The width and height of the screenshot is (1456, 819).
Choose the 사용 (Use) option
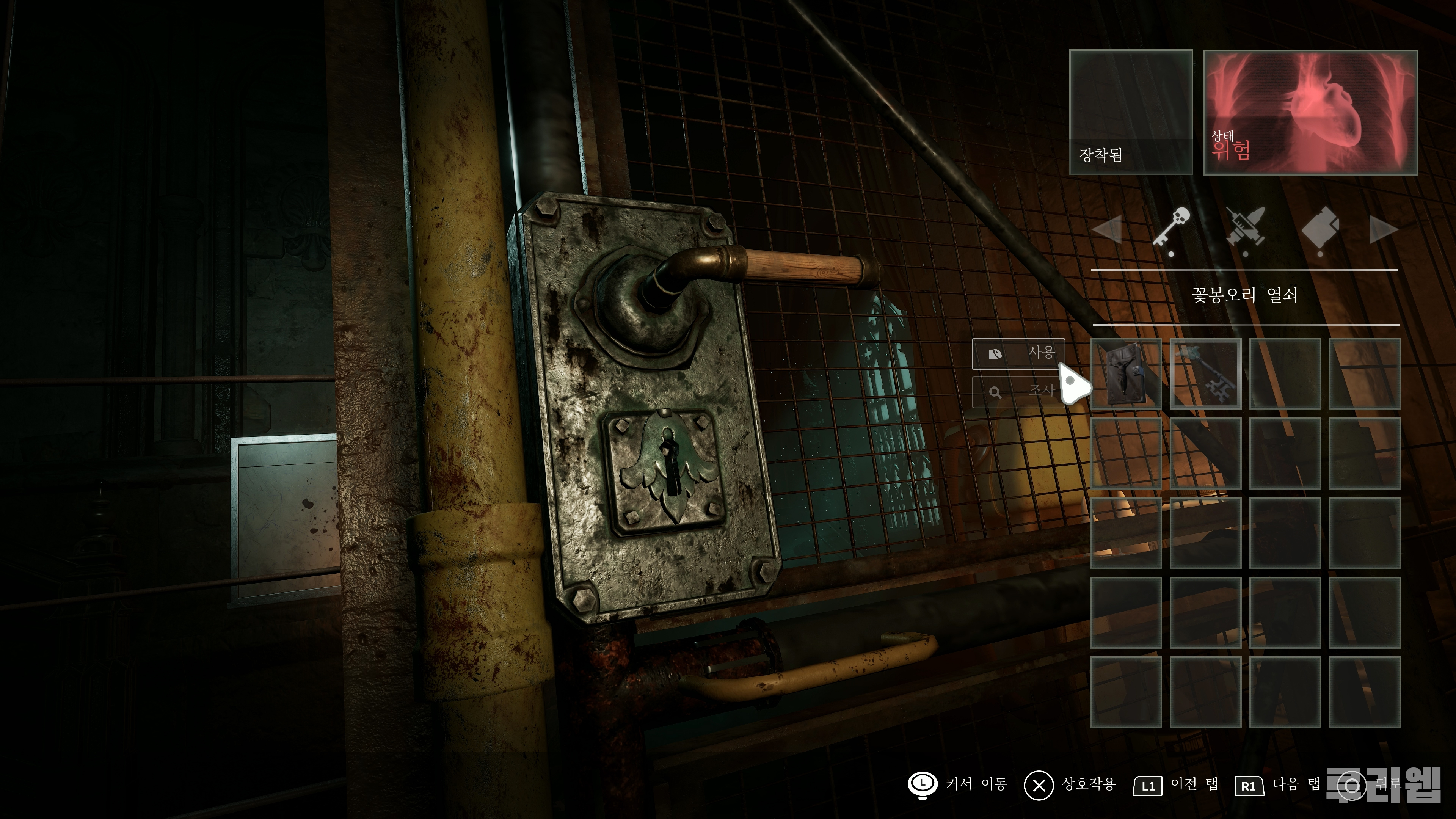pos(1018,353)
